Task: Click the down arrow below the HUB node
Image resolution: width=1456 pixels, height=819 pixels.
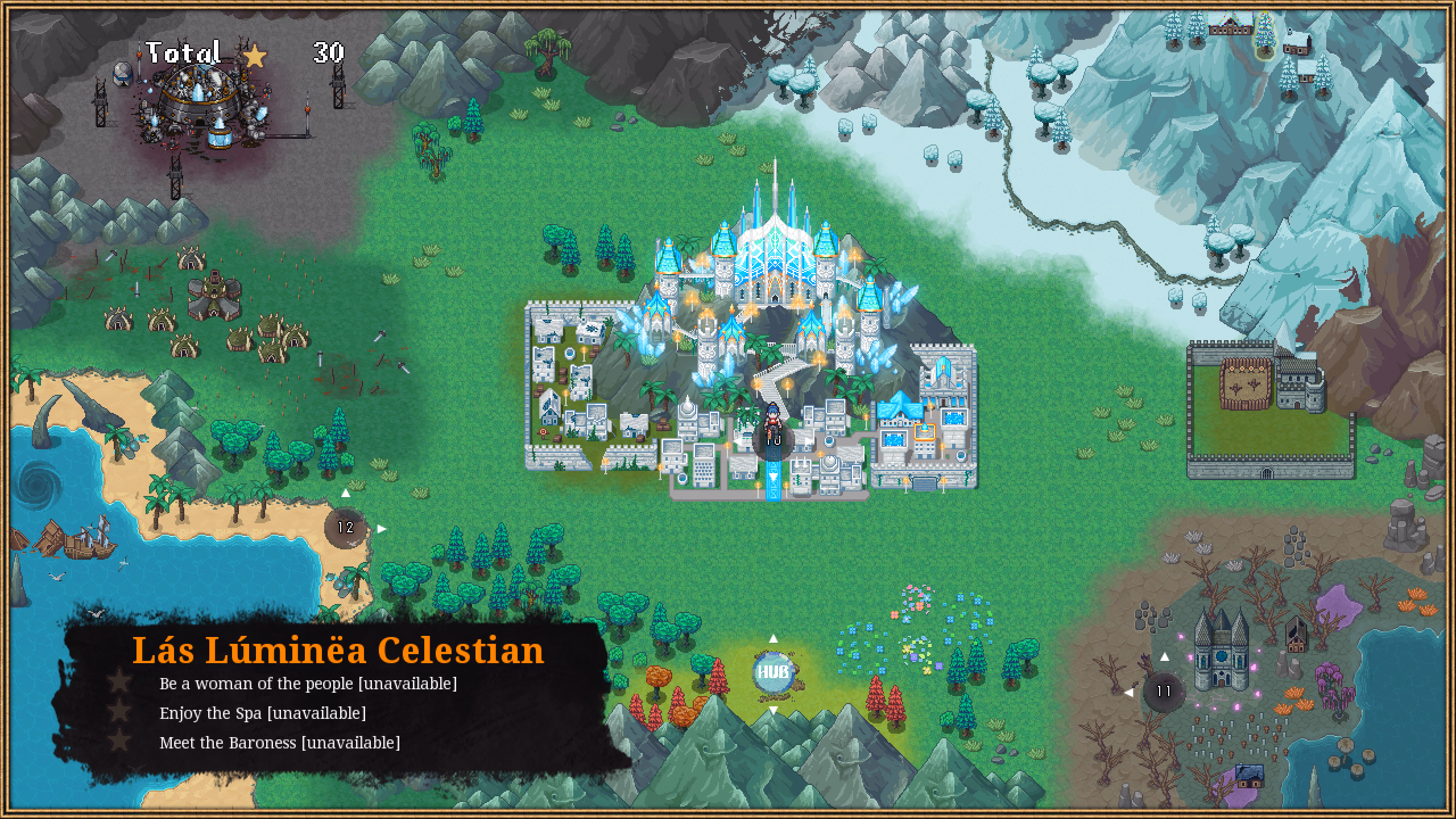Action: pyautogui.click(x=773, y=710)
